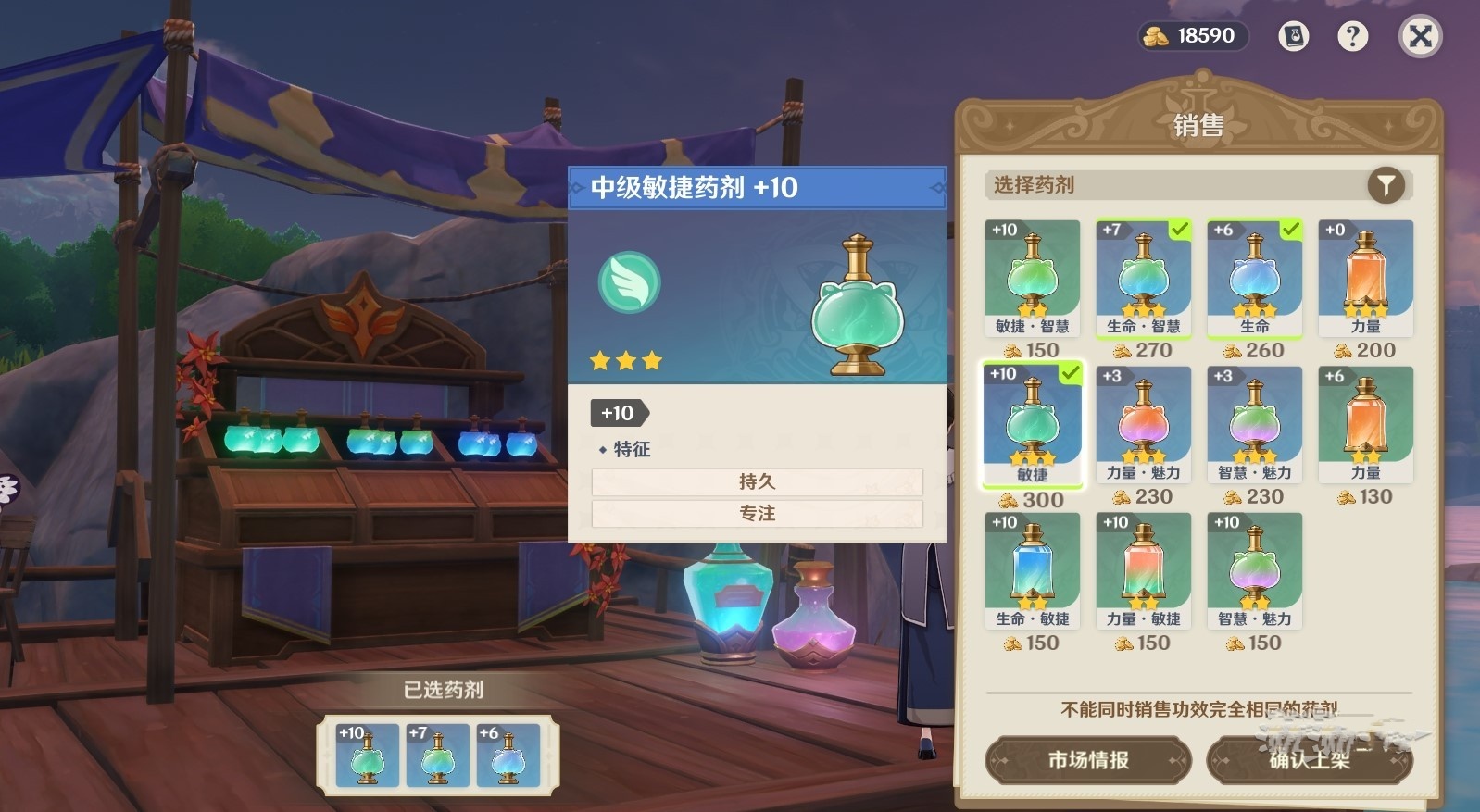Image resolution: width=1480 pixels, height=812 pixels.
Task: Click the 市场情报 button
Action: [x=1087, y=760]
